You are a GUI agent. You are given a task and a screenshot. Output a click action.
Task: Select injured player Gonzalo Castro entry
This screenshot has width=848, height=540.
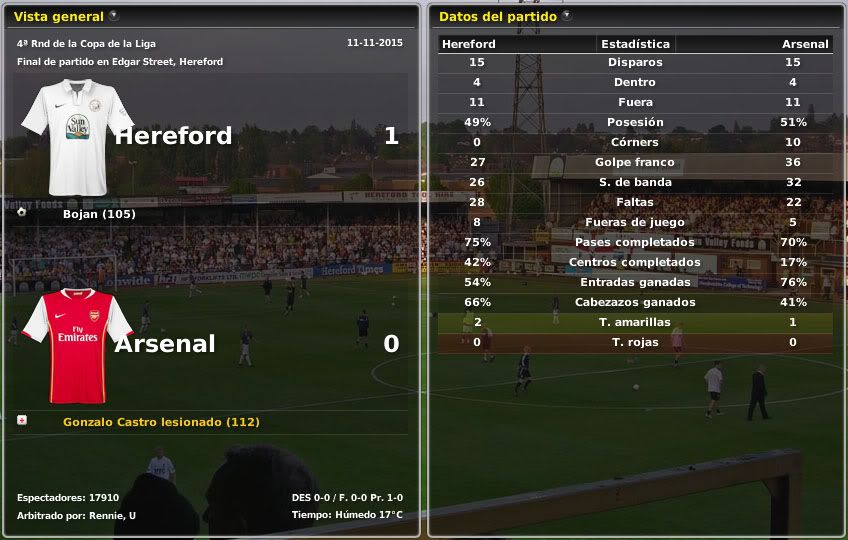click(161, 422)
